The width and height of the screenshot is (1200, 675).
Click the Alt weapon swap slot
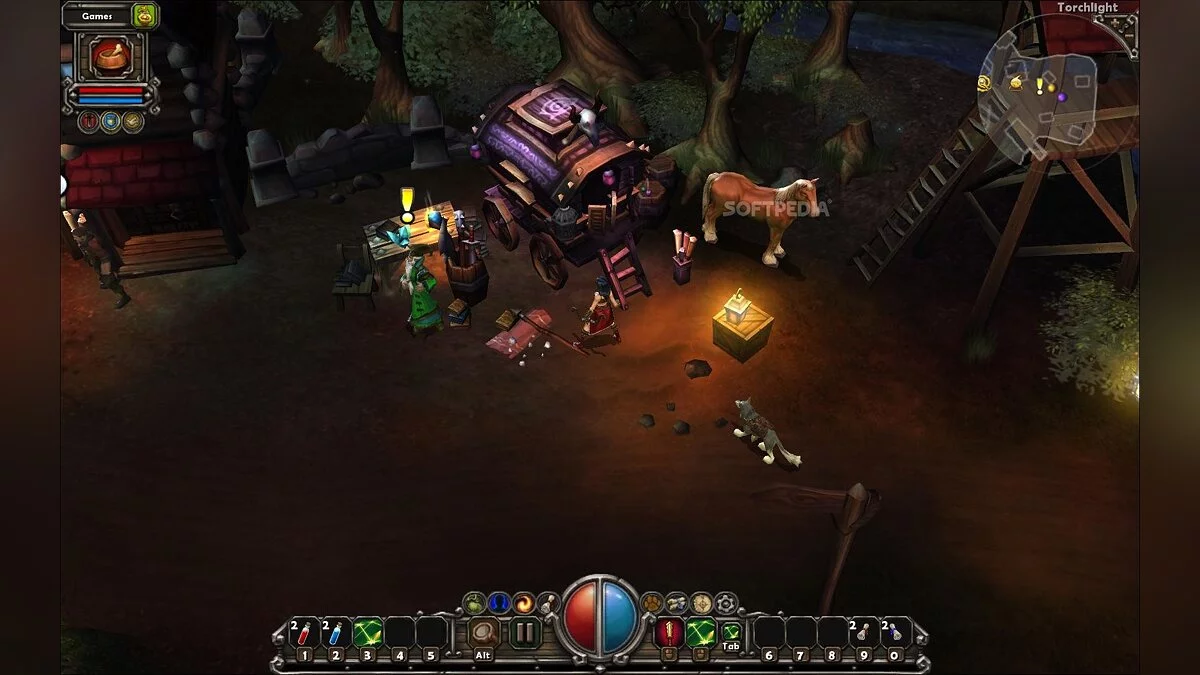(484, 634)
